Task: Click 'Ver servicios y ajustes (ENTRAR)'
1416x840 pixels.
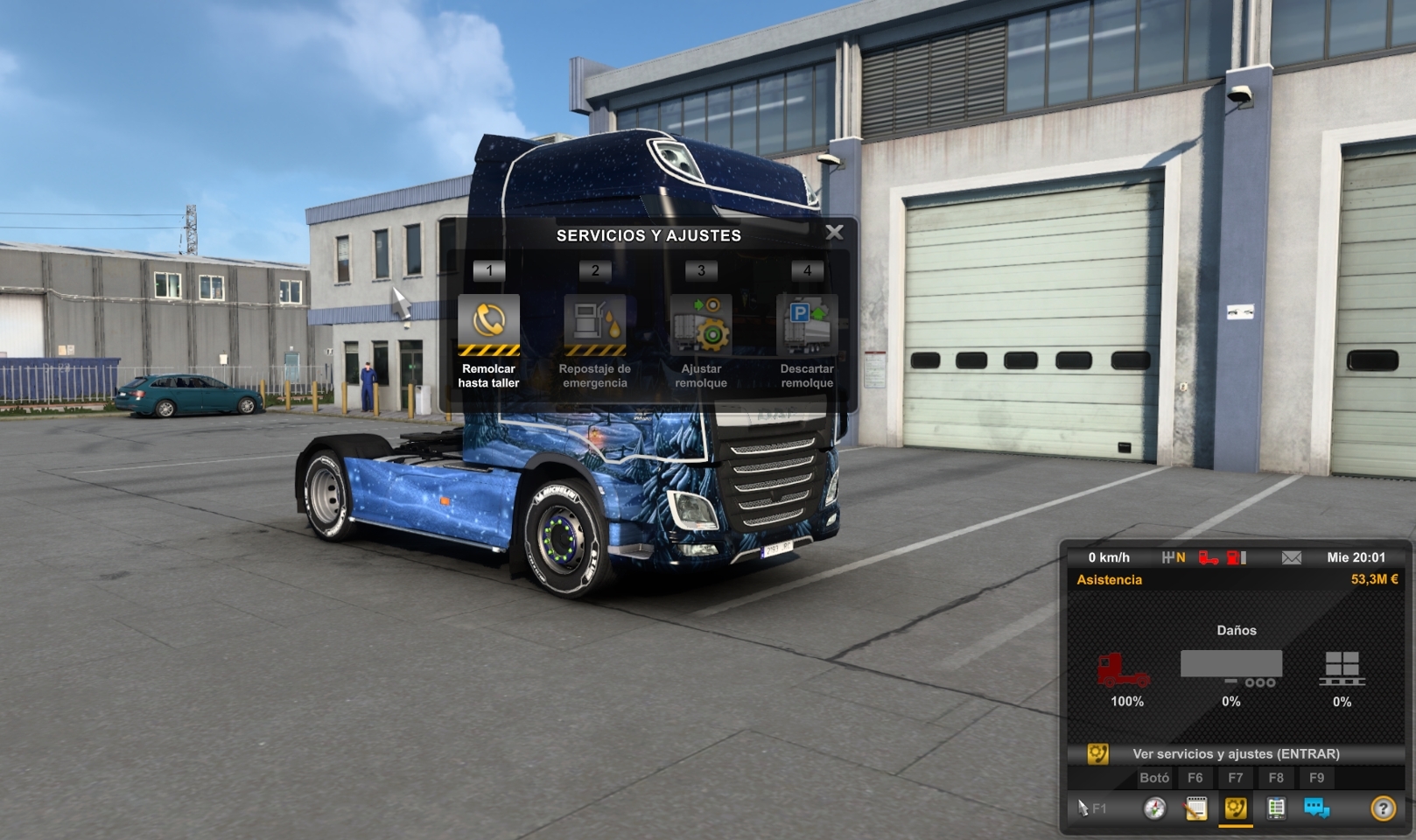Action: point(1236,753)
